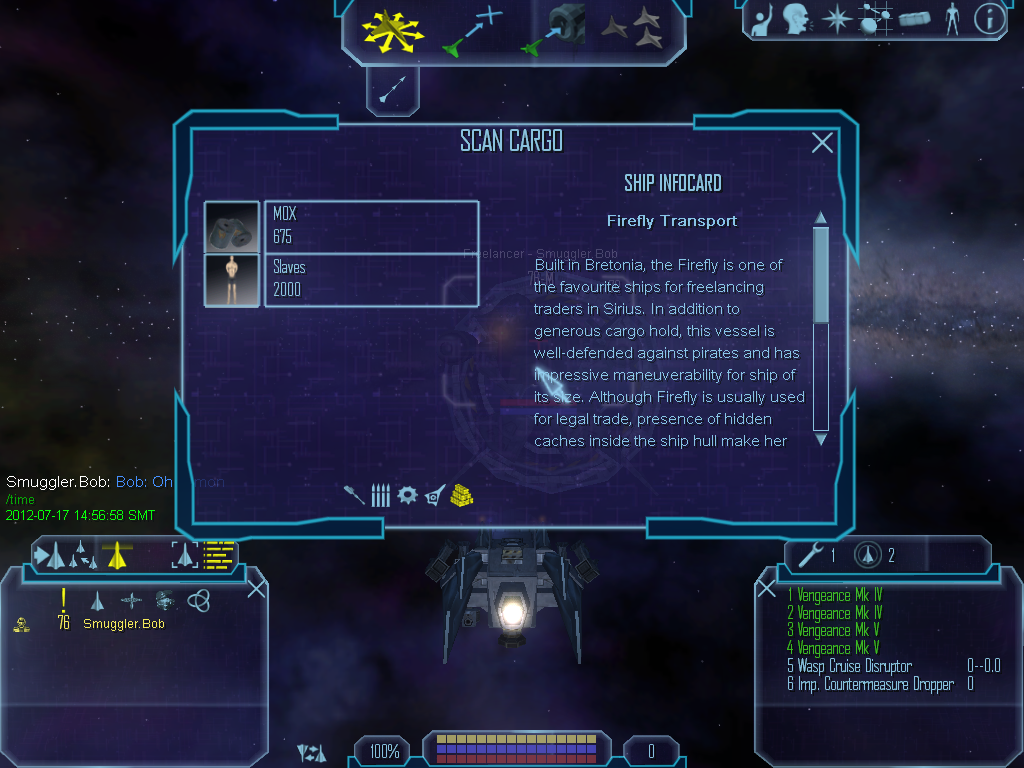Select the MOX cargo row

tap(370, 227)
